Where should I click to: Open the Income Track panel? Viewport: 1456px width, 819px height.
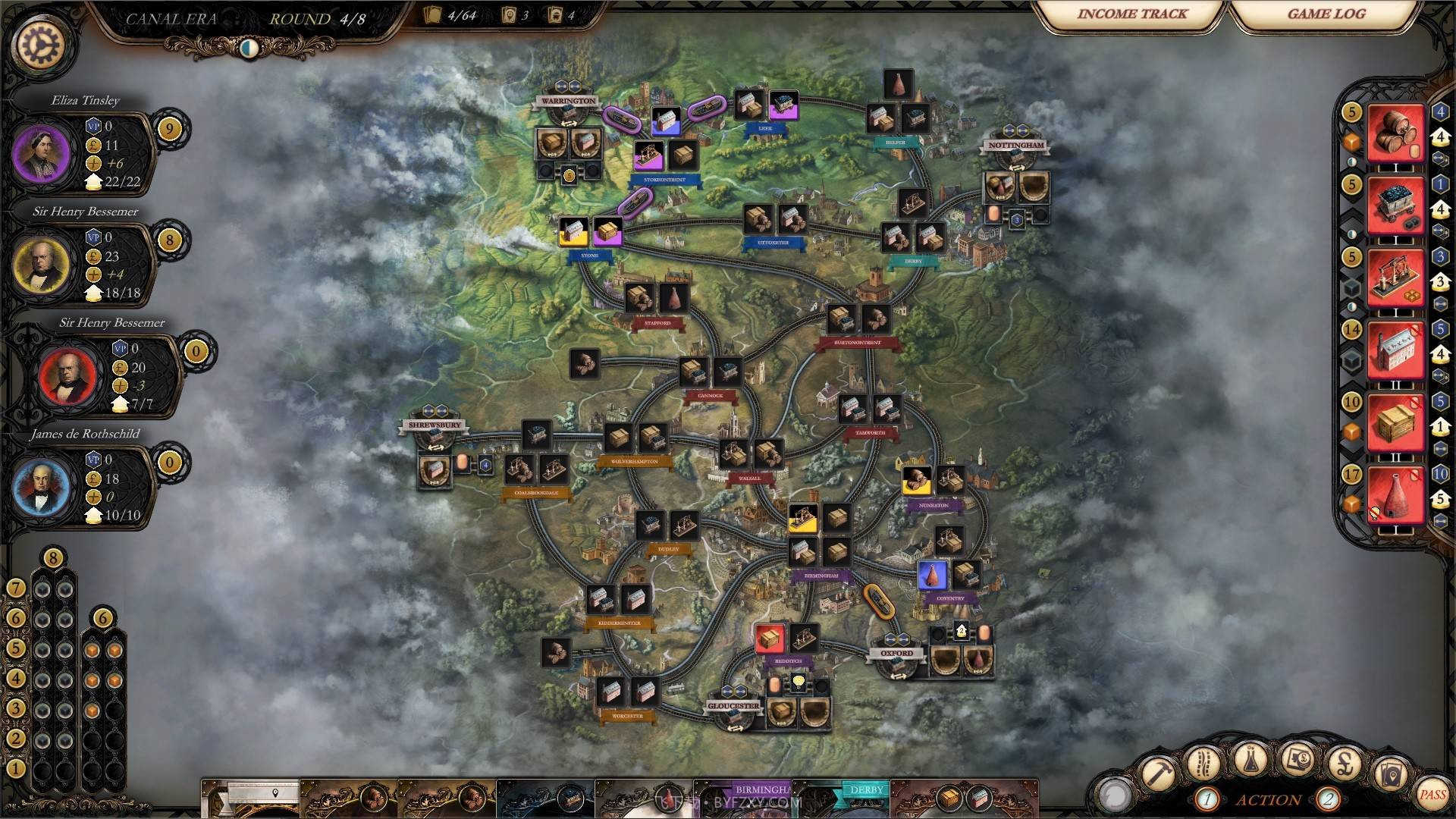click(1130, 14)
